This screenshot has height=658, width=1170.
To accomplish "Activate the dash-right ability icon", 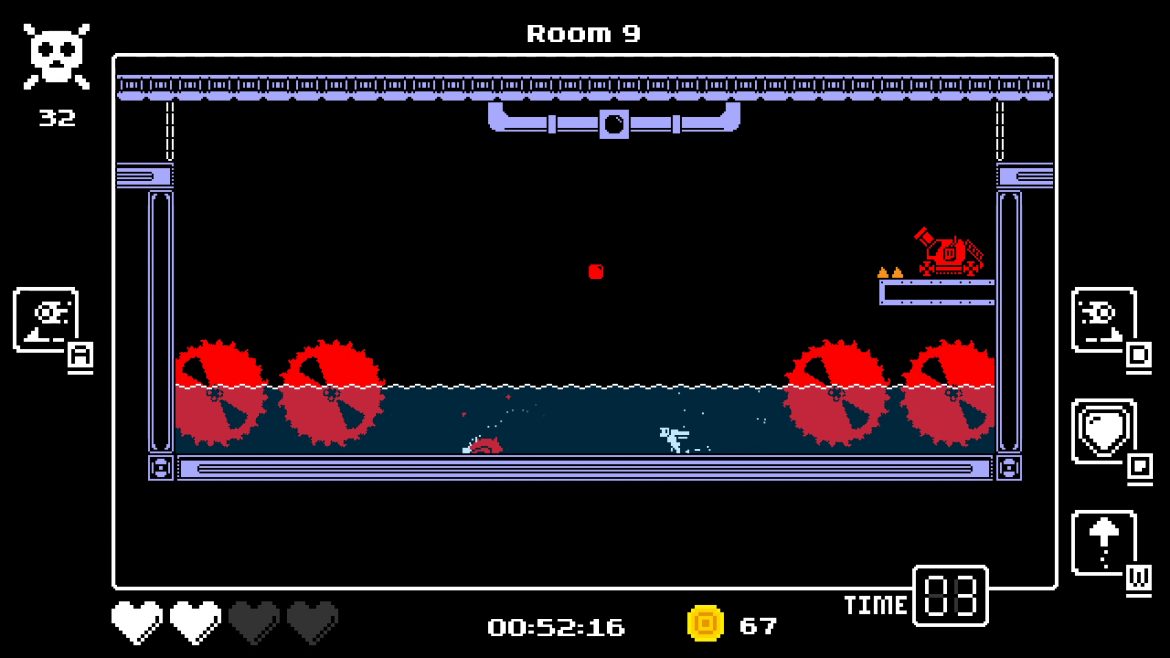I will (x=1103, y=320).
